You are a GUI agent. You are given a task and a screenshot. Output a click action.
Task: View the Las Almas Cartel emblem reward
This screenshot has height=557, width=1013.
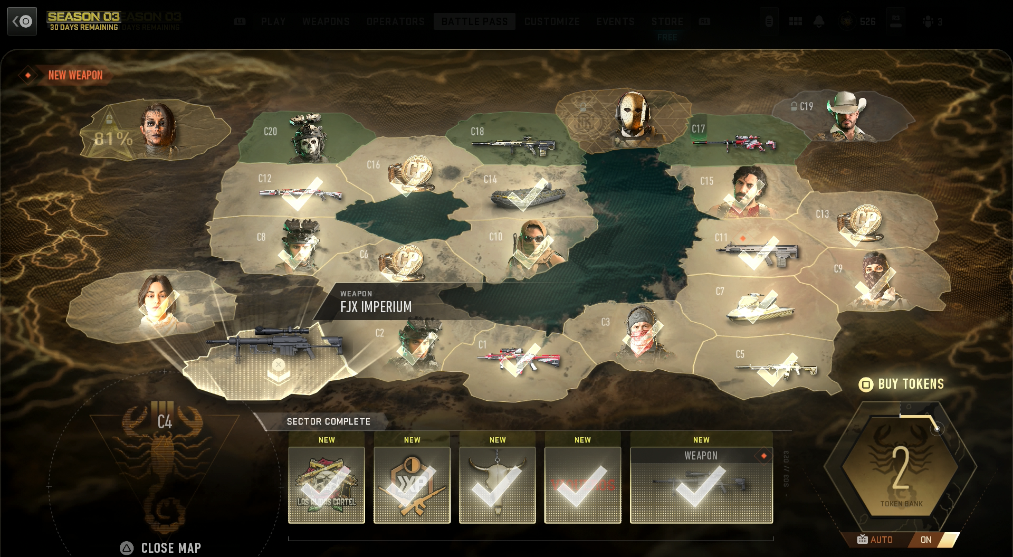326,485
